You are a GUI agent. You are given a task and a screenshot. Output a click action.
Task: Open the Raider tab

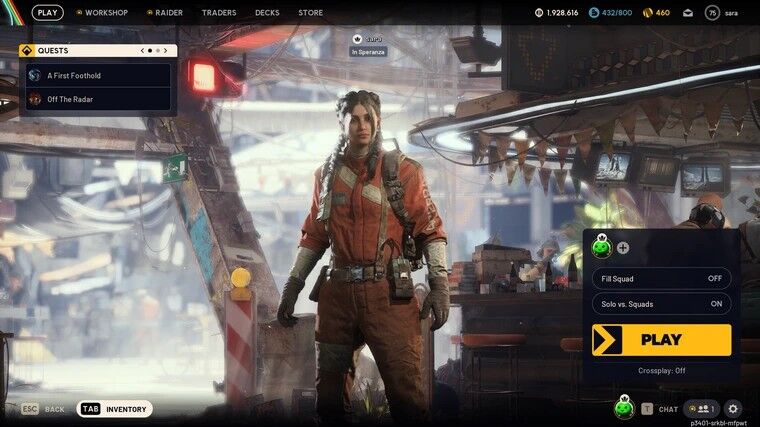164,13
